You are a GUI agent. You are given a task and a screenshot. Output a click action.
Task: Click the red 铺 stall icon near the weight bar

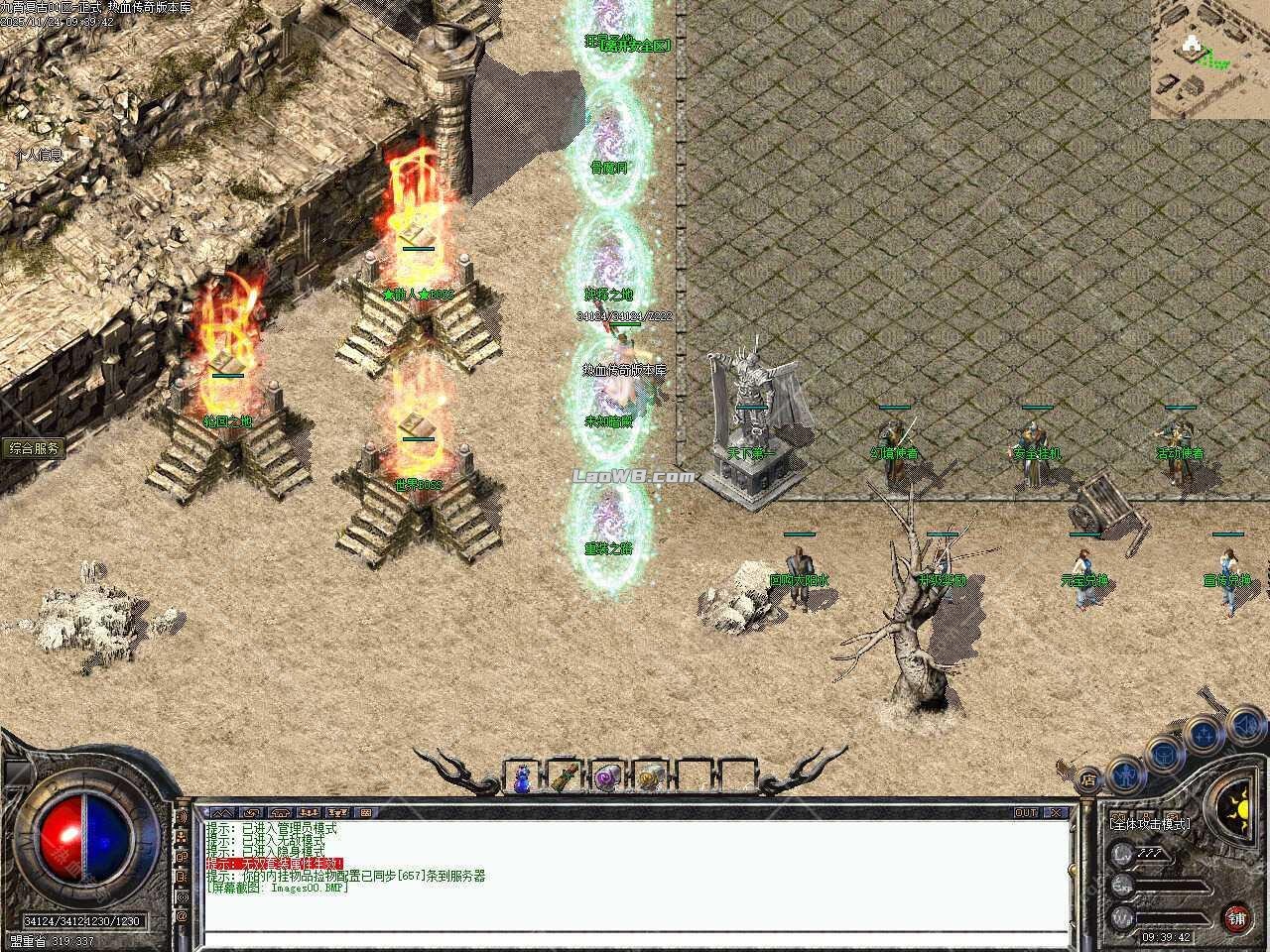[1238, 917]
